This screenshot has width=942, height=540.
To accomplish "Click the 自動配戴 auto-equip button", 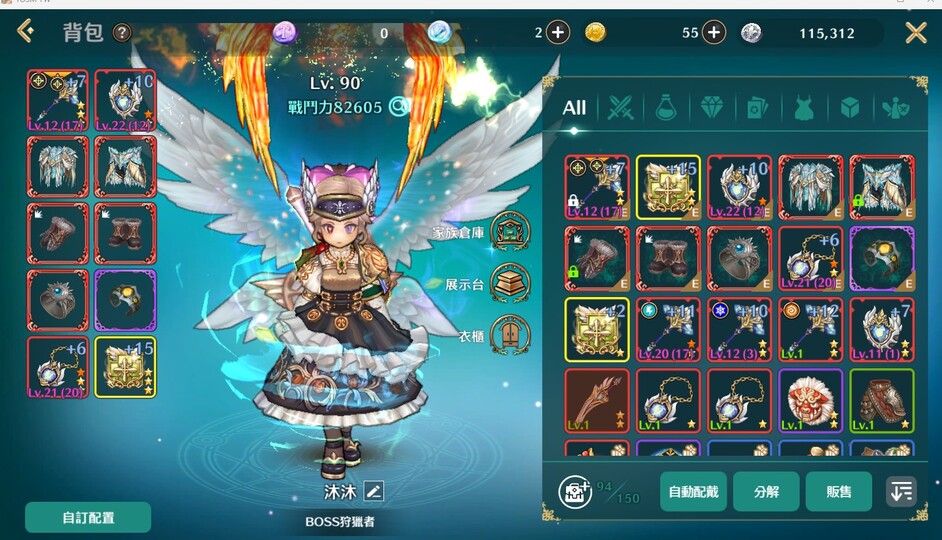I will tap(693, 491).
